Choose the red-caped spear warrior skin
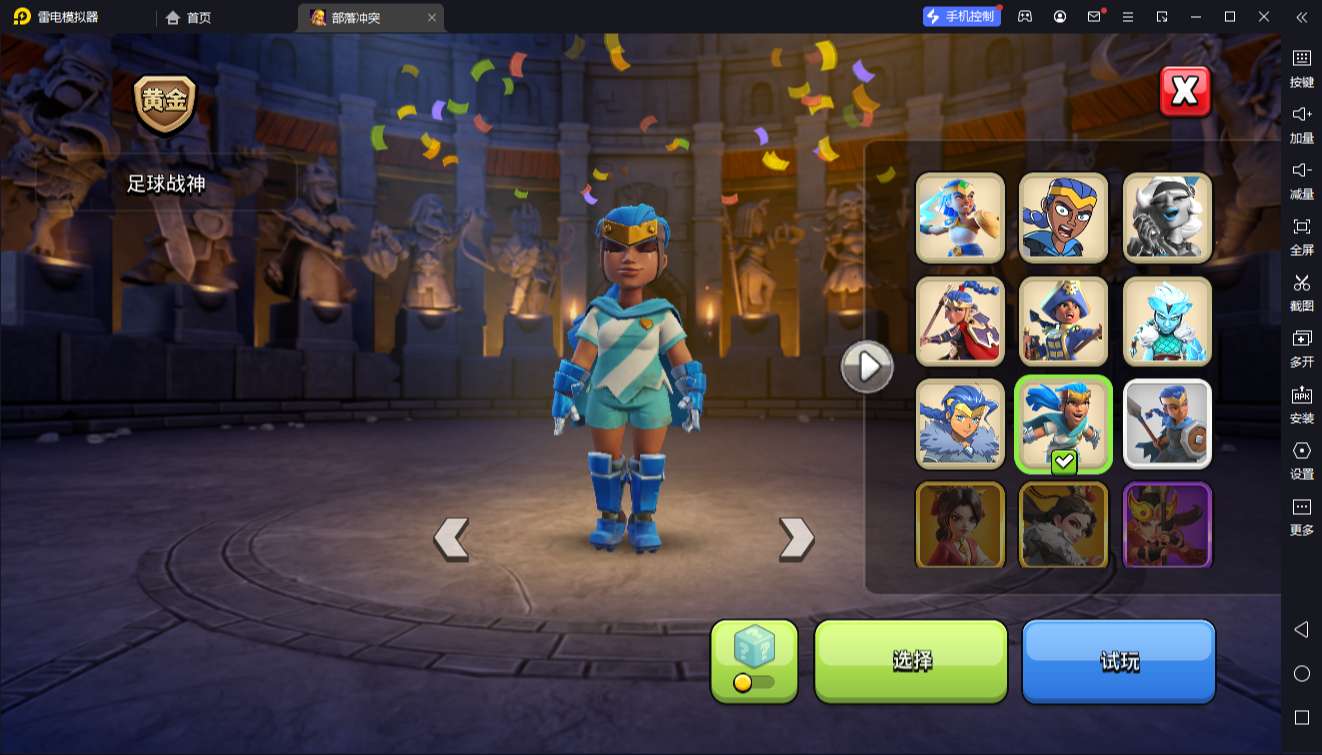Screen dimensions: 1322x755 (x=960, y=321)
